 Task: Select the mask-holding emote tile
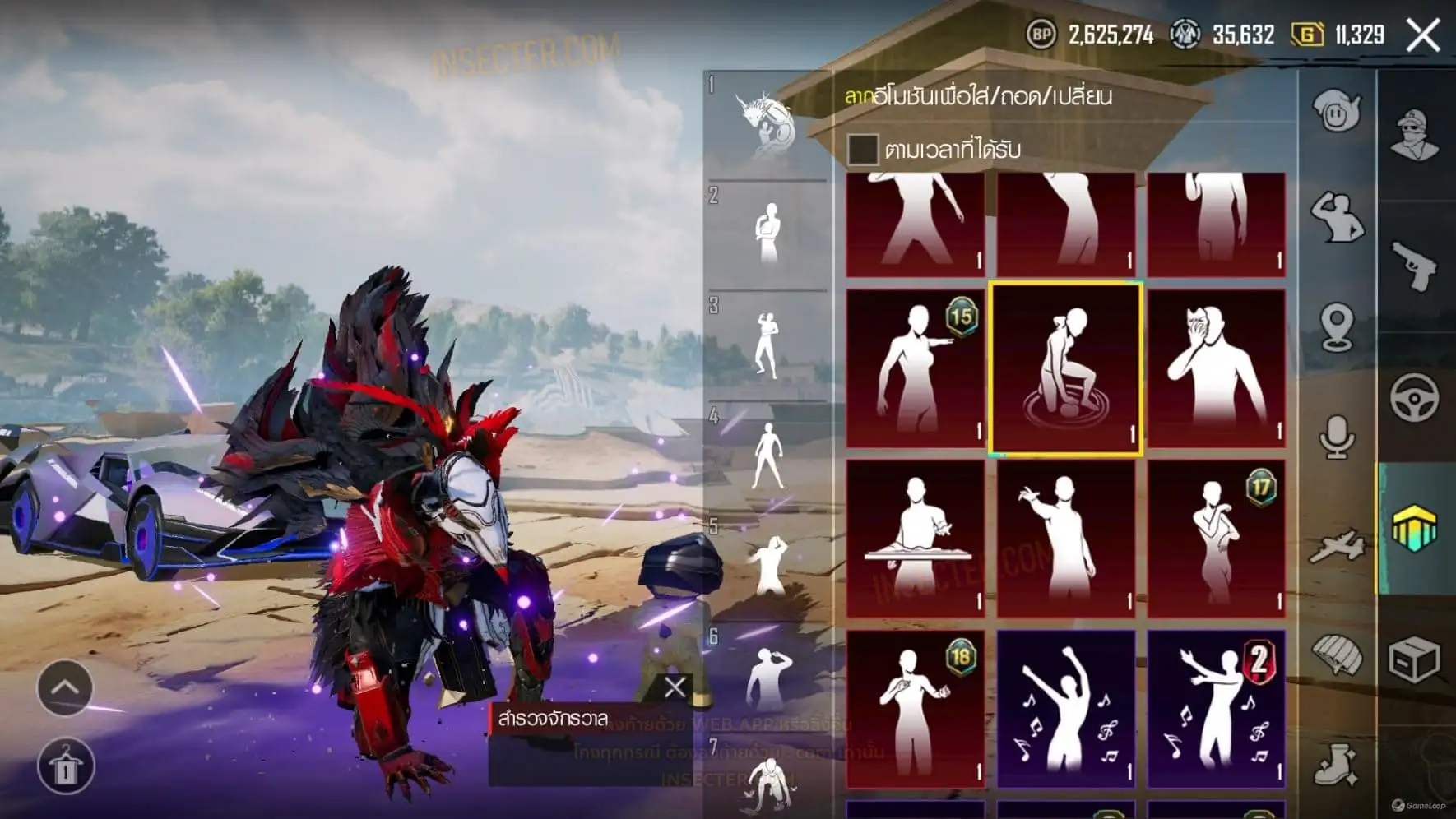1216,368
